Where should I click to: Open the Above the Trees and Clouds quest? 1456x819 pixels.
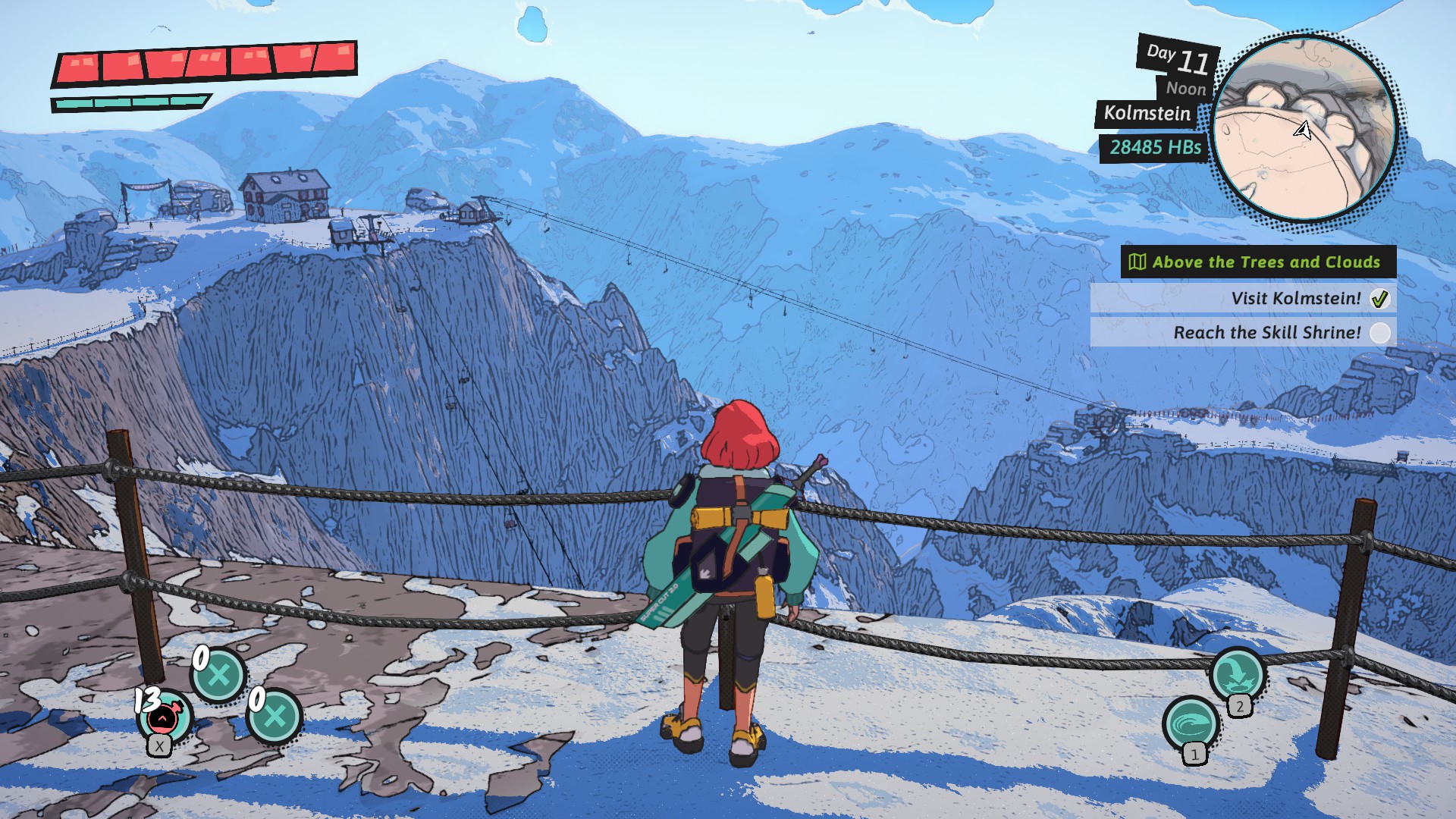(x=1258, y=262)
